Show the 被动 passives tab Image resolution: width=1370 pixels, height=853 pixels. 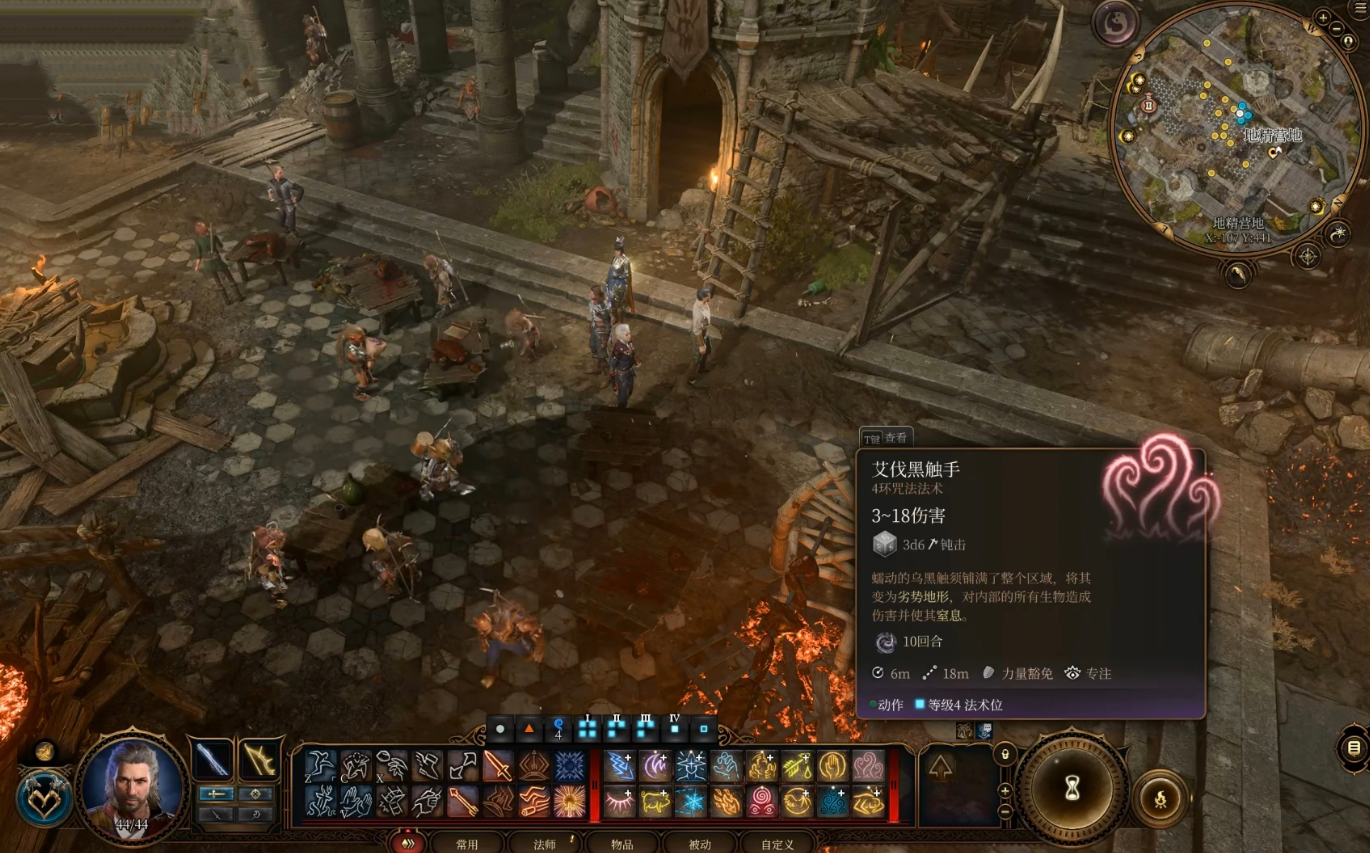pyautogui.click(x=699, y=844)
